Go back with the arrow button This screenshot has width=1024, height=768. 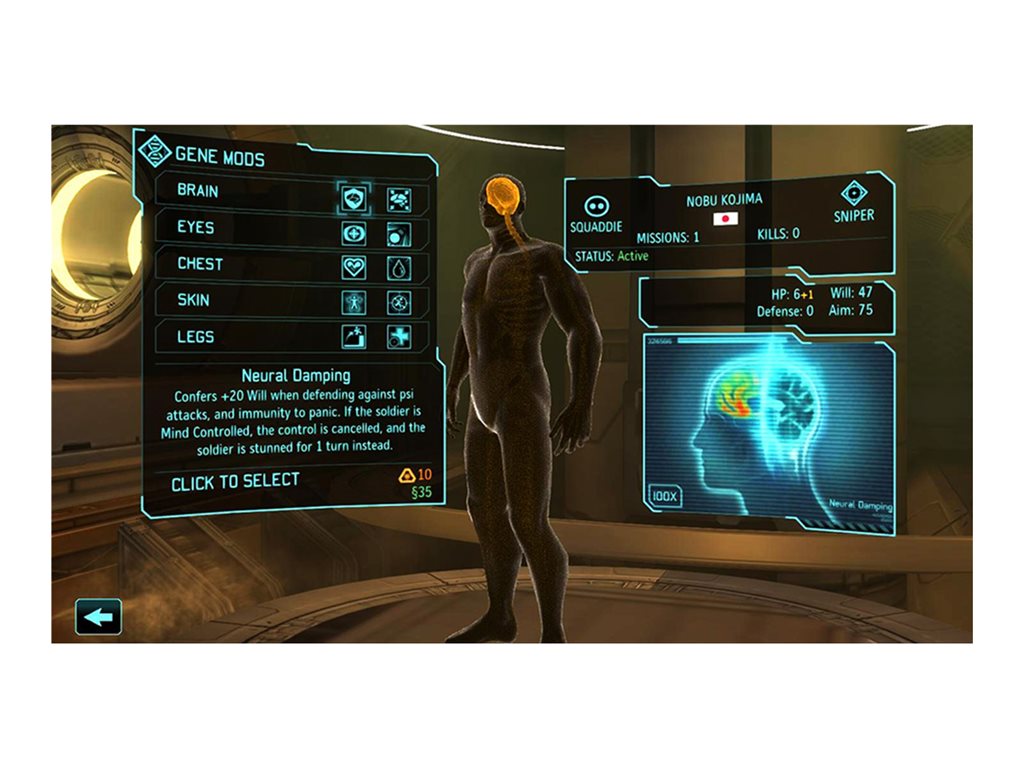pos(98,616)
